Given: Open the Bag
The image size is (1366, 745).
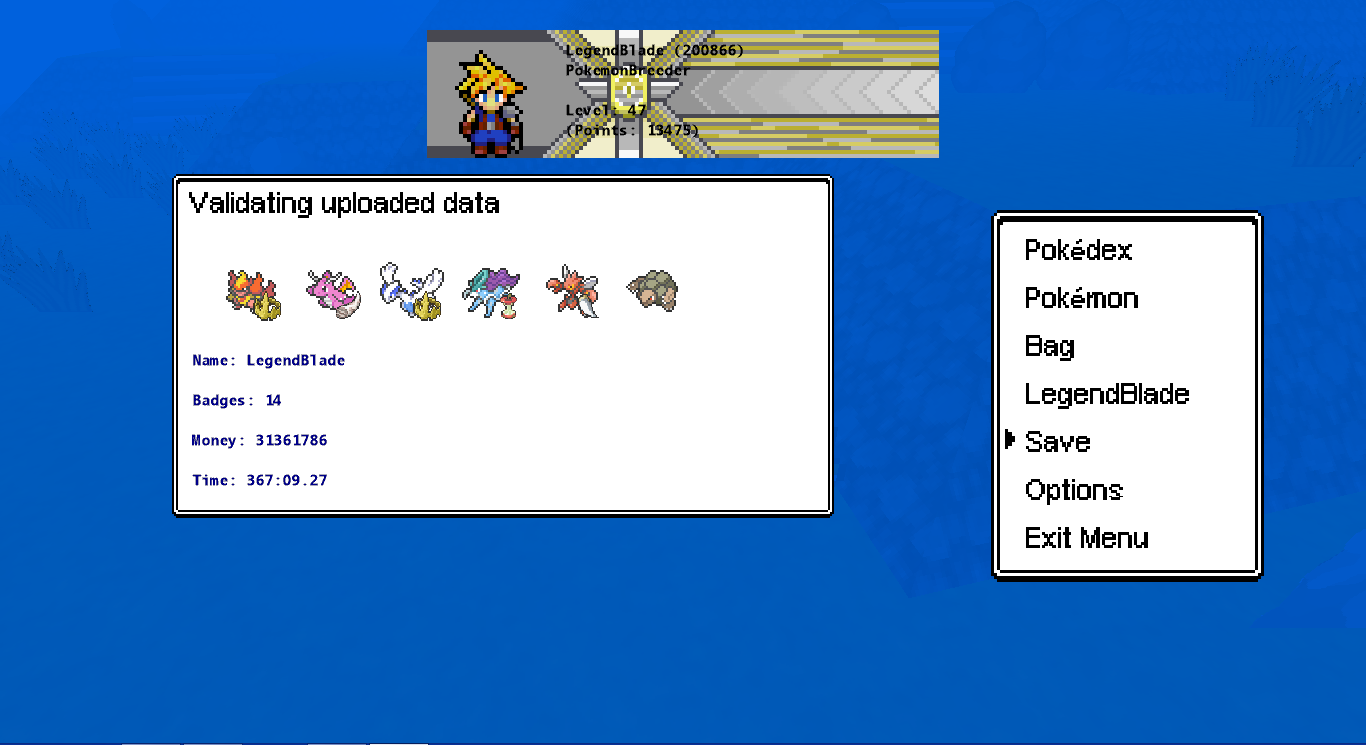Looking at the screenshot, I should (1049, 346).
